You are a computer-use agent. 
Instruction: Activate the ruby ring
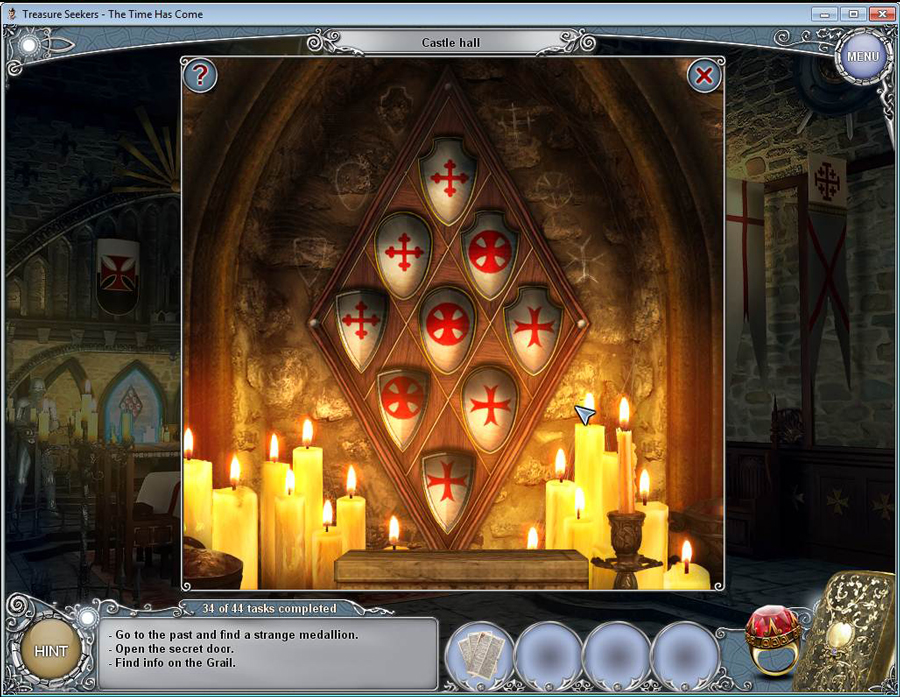pos(771,639)
